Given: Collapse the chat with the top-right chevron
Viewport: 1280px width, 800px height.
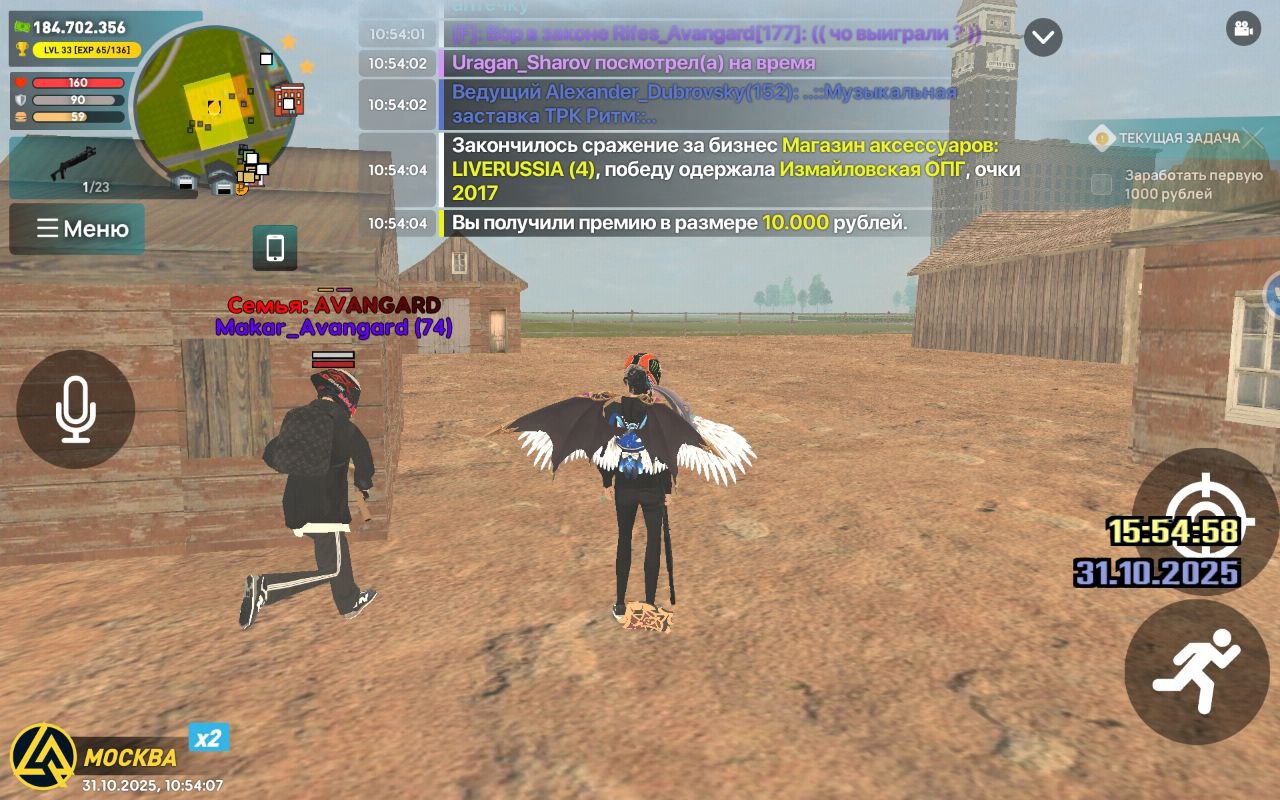Looking at the screenshot, I should tap(1043, 38).
